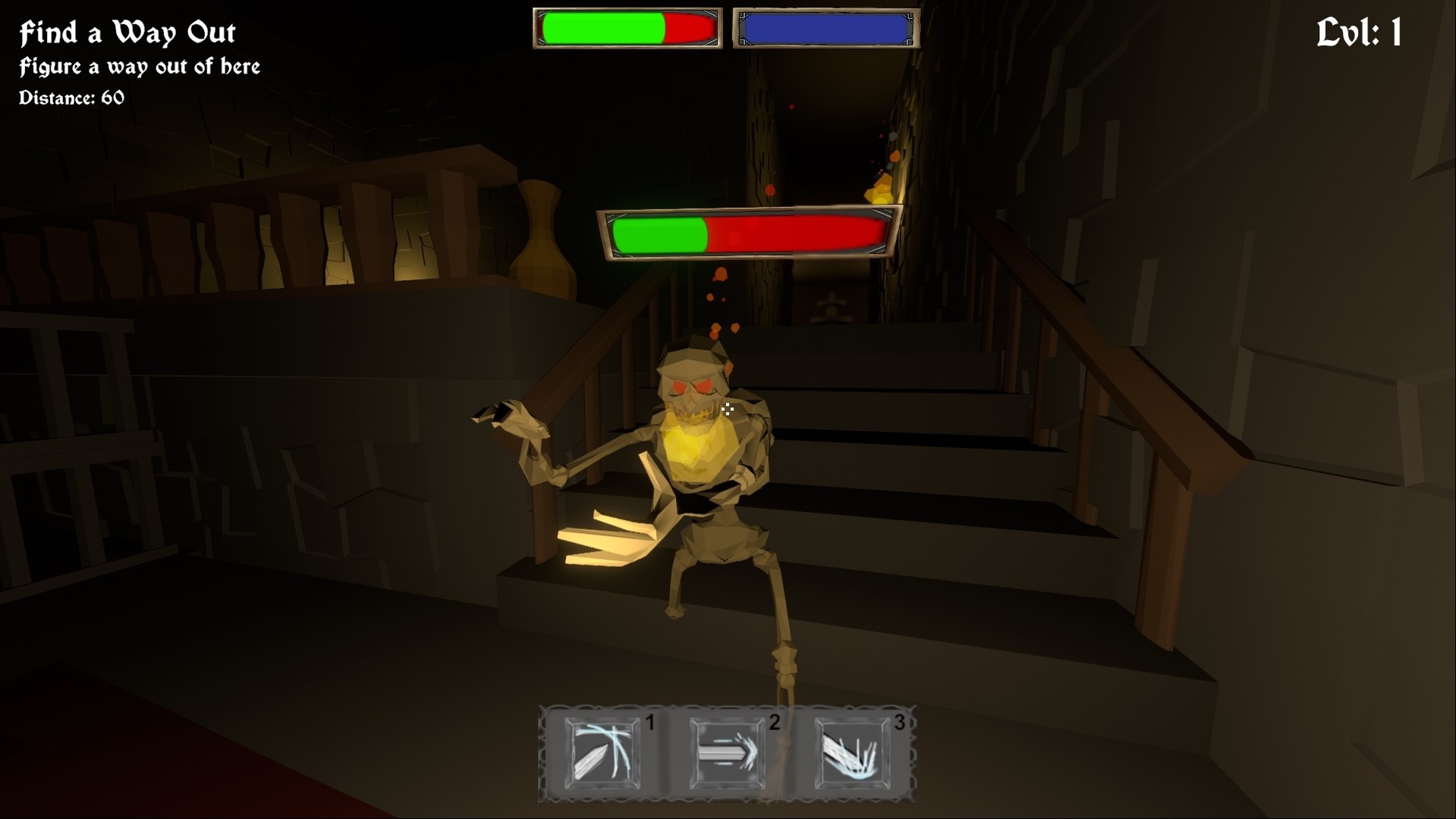
Task: Click the crosshair at screen center
Action: pos(728,409)
